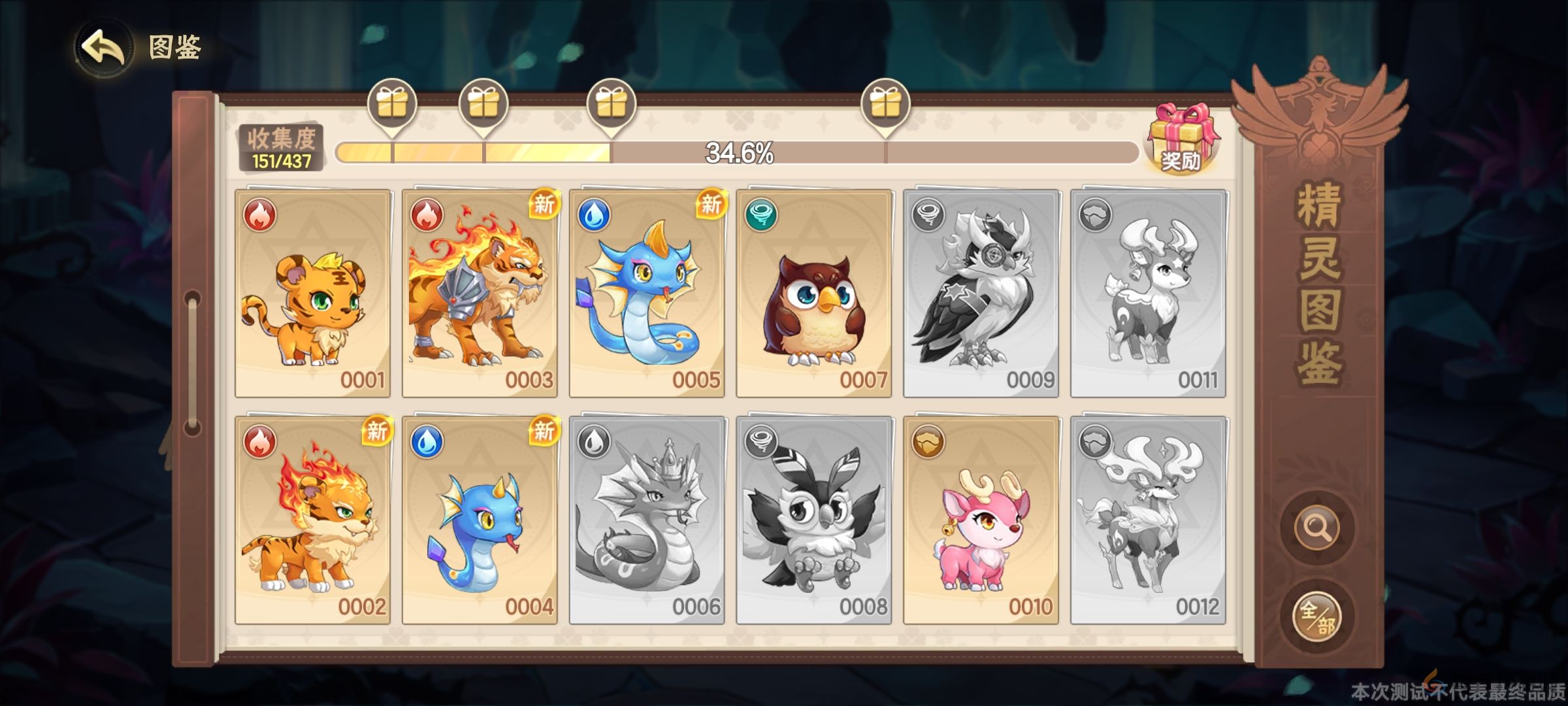Go back using the arrow button
The width and height of the screenshot is (1568, 706).
point(103,47)
